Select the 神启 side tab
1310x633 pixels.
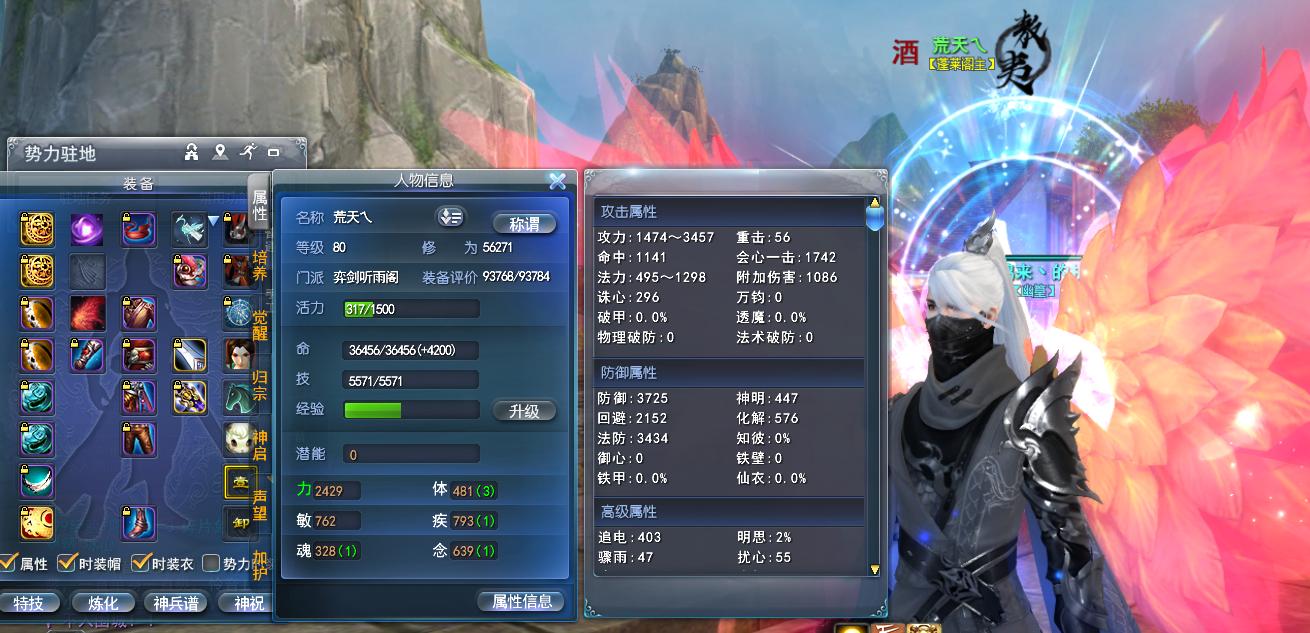coord(259,446)
